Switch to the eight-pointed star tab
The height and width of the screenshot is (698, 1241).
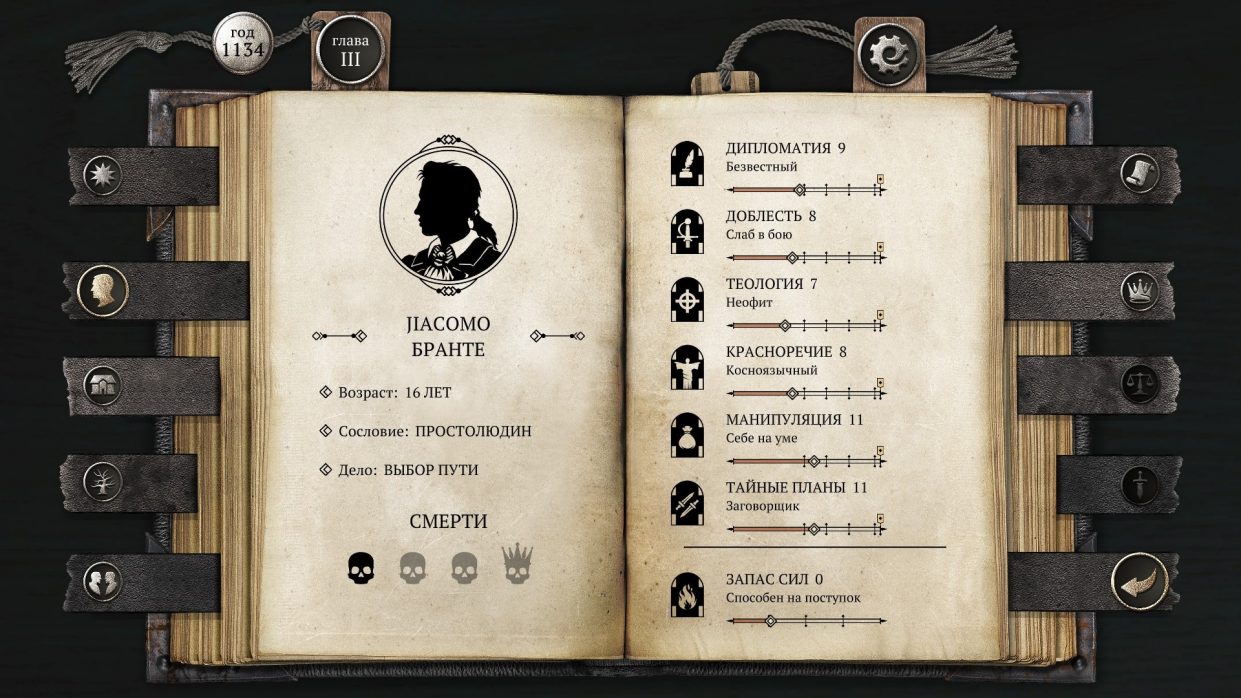point(103,175)
